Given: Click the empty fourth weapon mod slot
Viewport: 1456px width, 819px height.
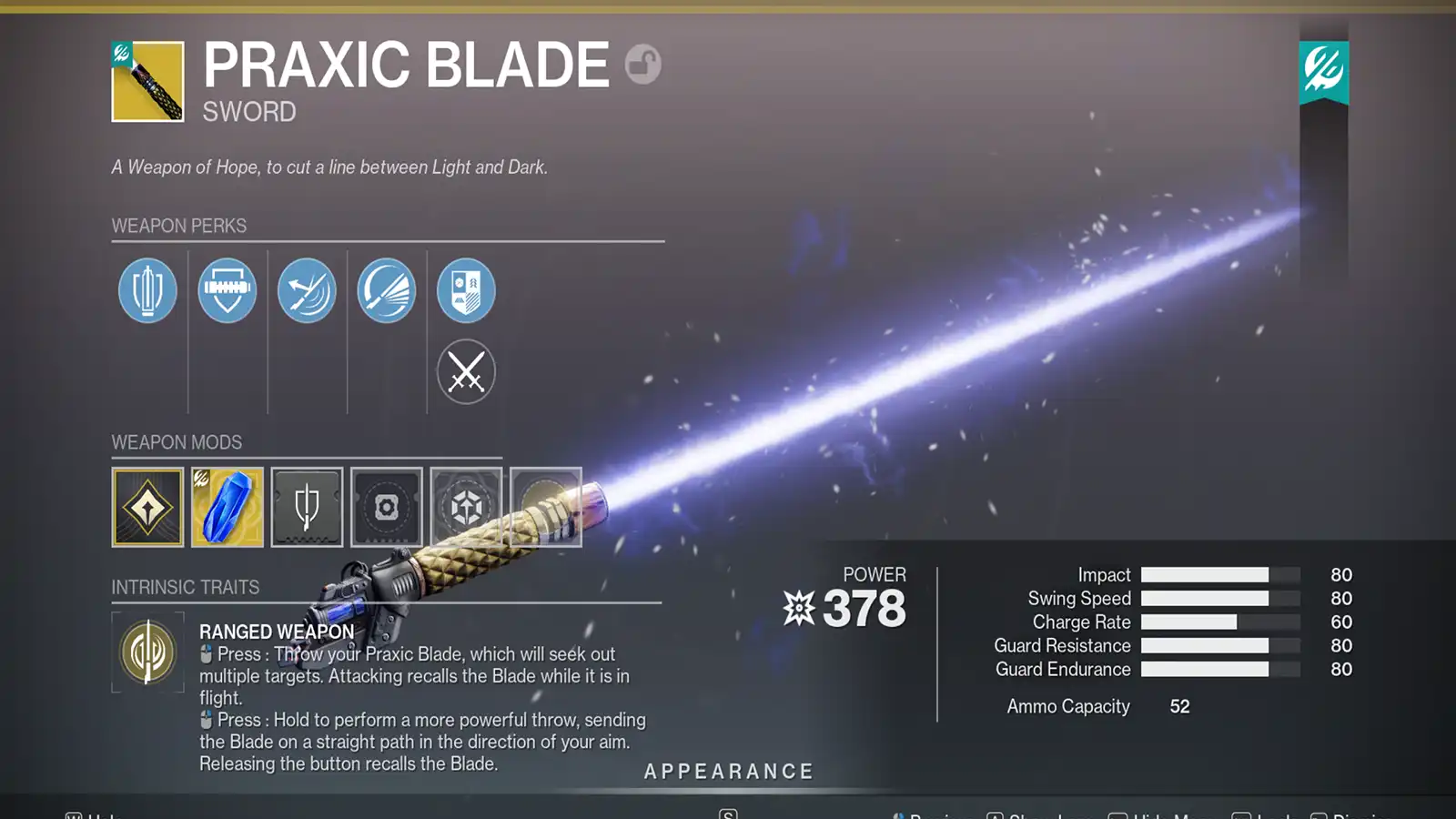Looking at the screenshot, I should click(386, 507).
